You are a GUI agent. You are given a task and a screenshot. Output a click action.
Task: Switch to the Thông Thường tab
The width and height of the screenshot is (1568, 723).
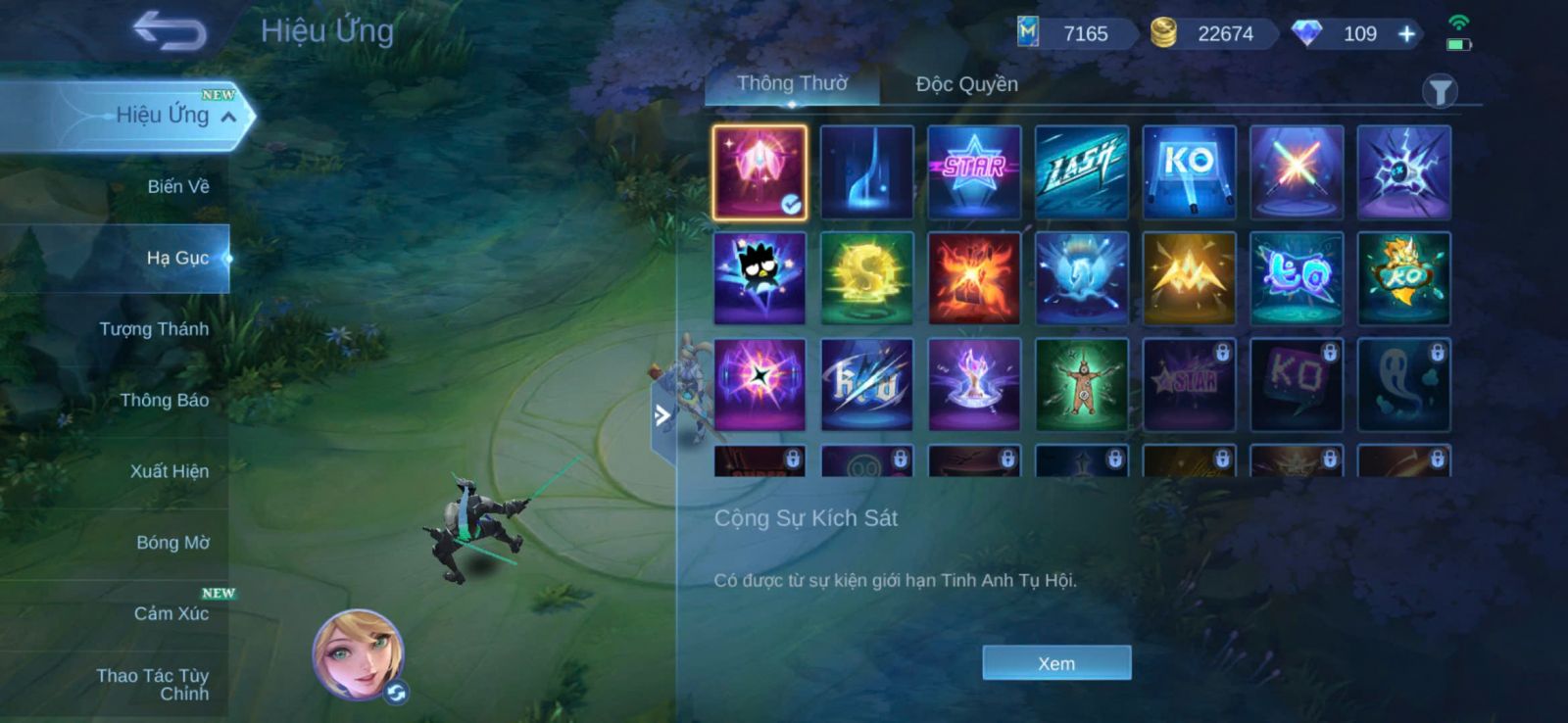(792, 84)
